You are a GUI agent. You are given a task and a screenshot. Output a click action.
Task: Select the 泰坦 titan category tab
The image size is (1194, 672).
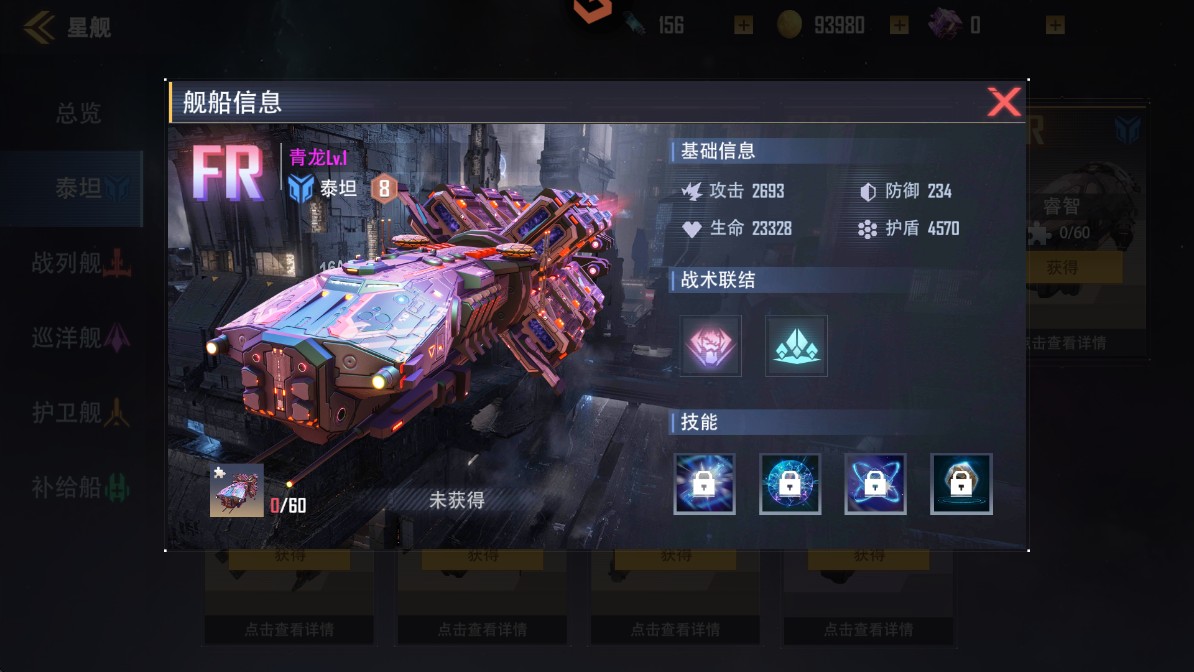click(x=78, y=188)
